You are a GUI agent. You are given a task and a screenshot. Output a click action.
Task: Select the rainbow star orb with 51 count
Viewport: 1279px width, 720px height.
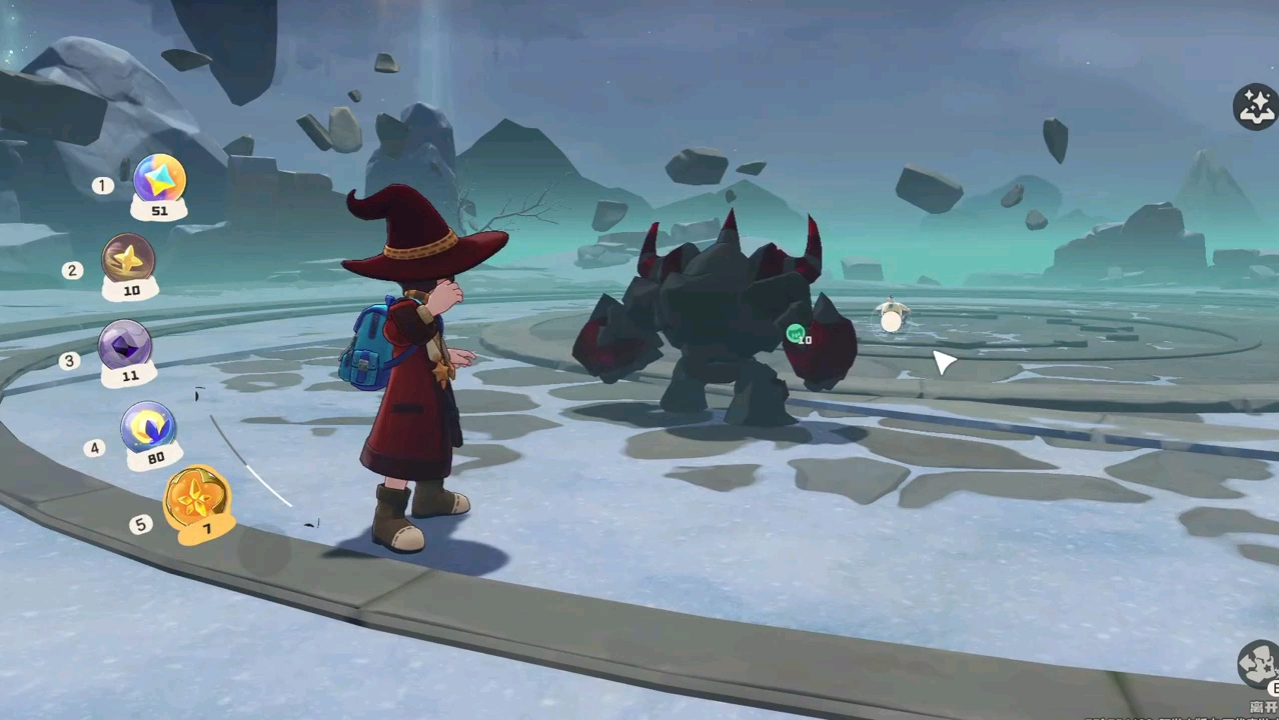(x=159, y=180)
